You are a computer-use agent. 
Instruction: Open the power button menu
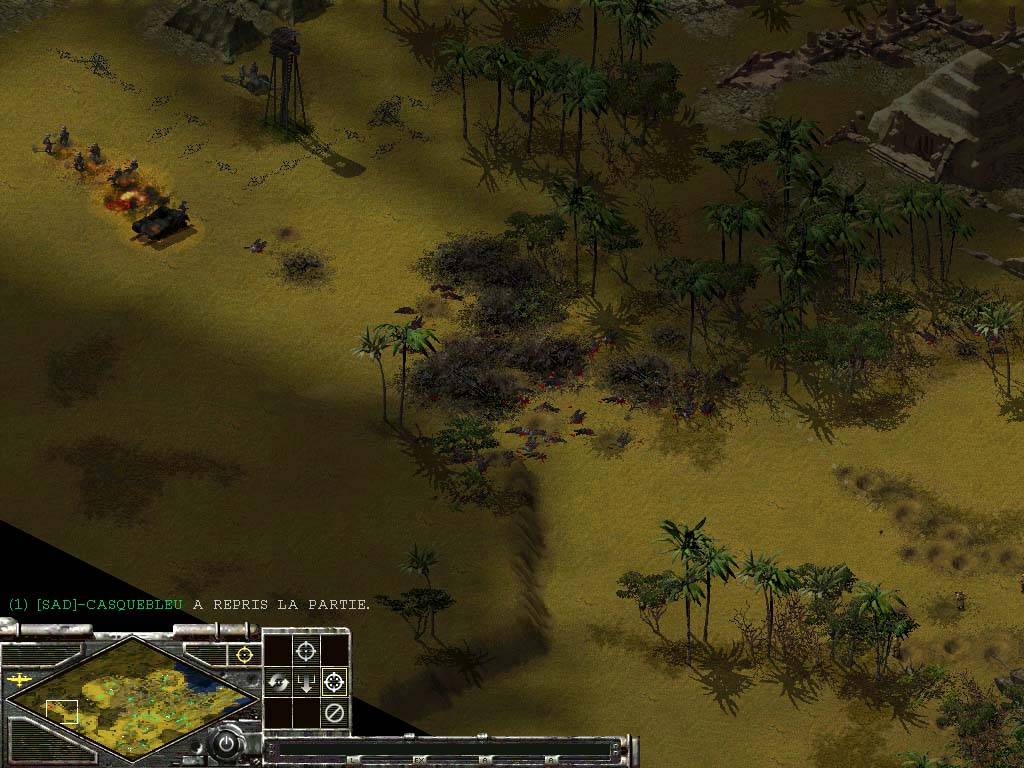[228, 744]
